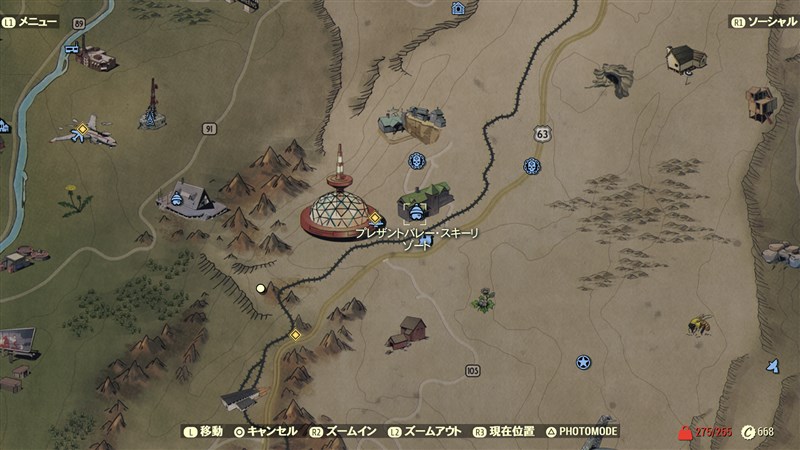800x450 pixels.
Task: Select the green plant marker east of resort
Action: [485, 299]
